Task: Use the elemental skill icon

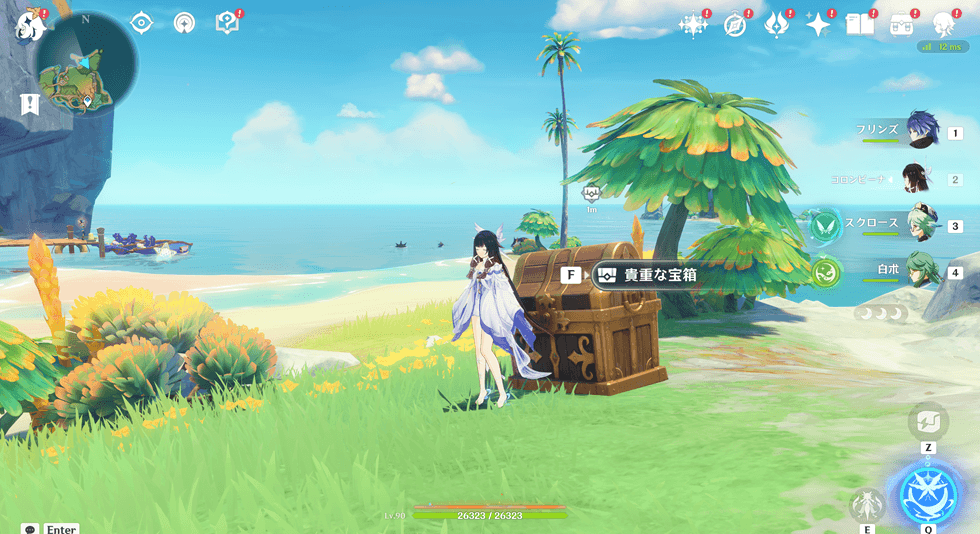Action: (866, 504)
